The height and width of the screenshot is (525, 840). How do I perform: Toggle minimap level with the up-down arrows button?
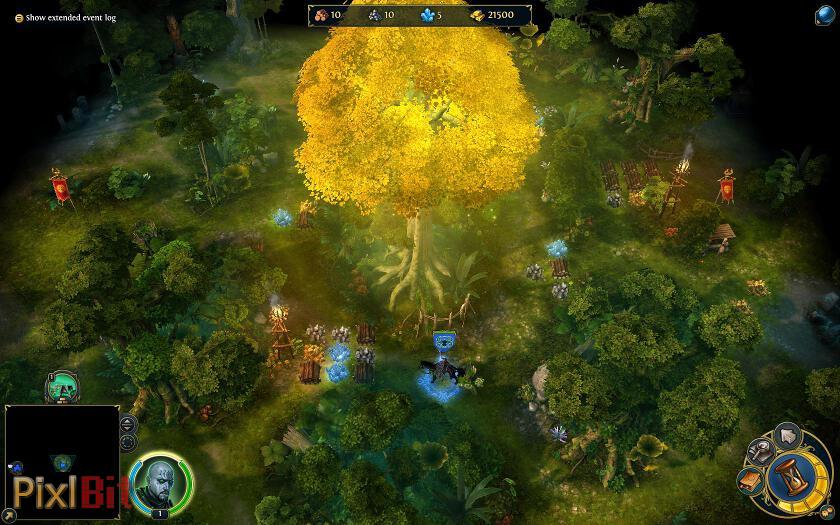click(127, 424)
